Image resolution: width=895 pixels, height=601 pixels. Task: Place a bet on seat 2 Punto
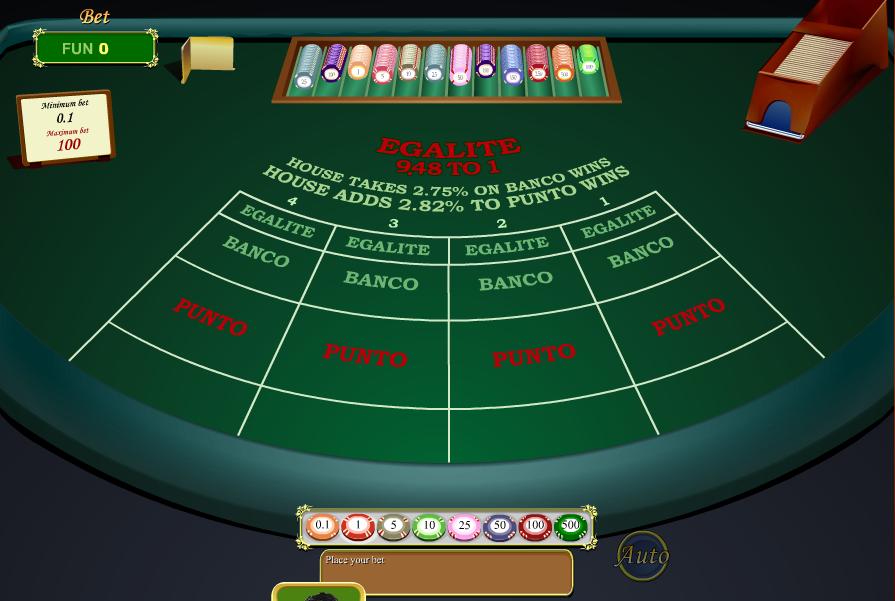533,355
